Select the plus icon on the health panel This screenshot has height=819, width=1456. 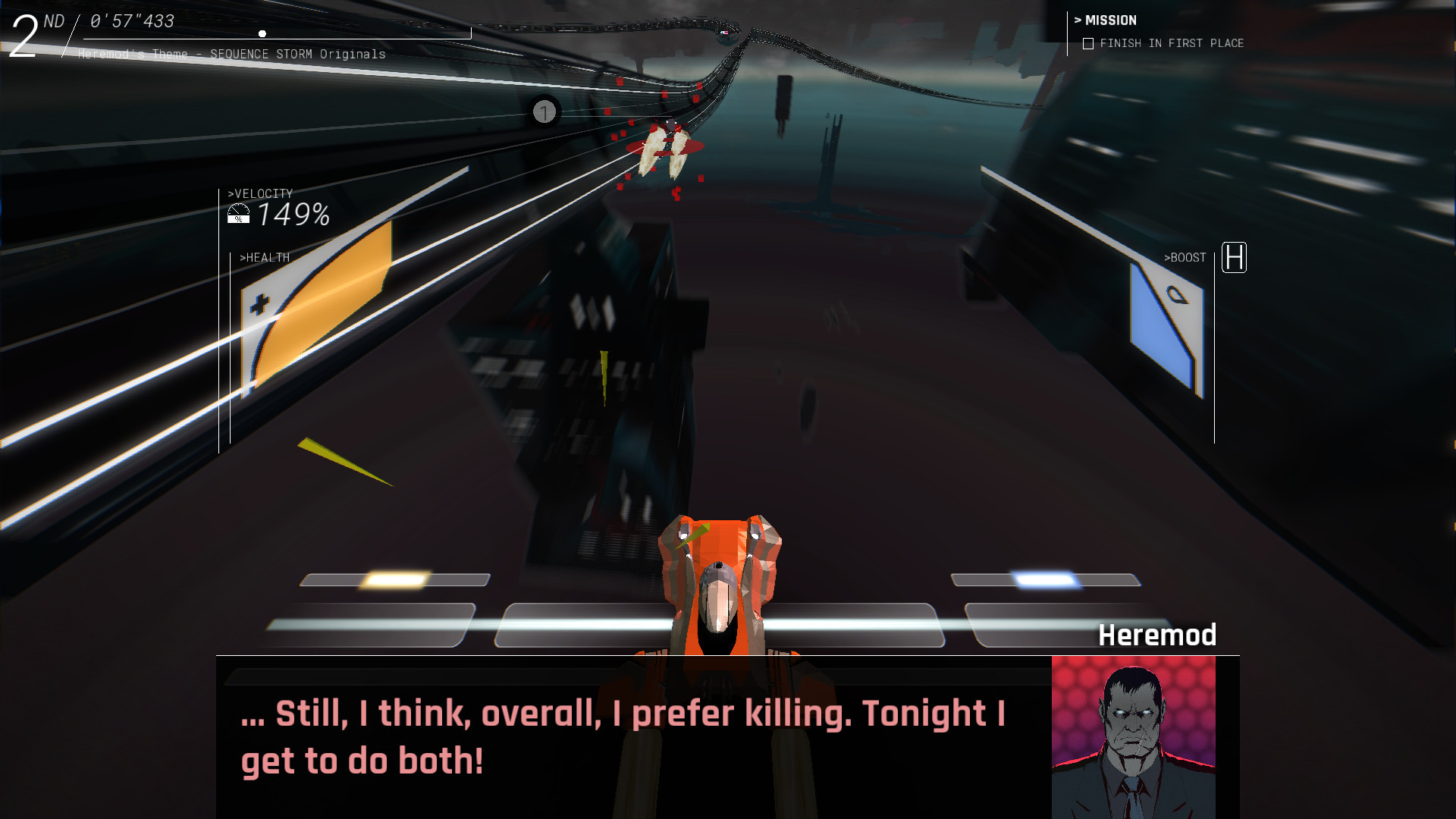[260, 302]
